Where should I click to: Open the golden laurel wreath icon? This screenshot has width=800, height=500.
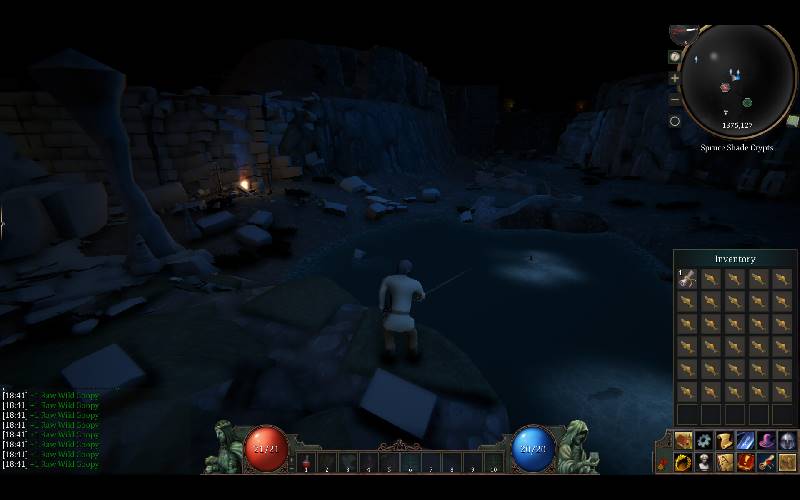(683, 462)
